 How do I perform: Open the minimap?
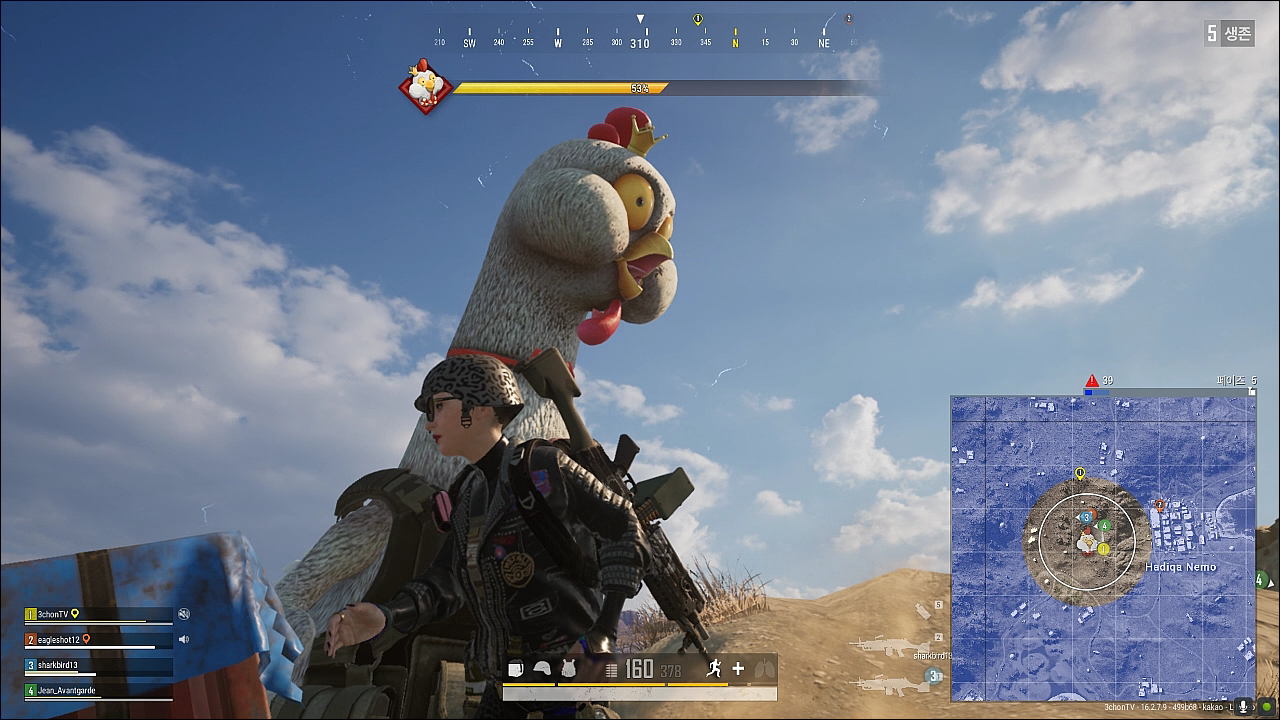1102,547
